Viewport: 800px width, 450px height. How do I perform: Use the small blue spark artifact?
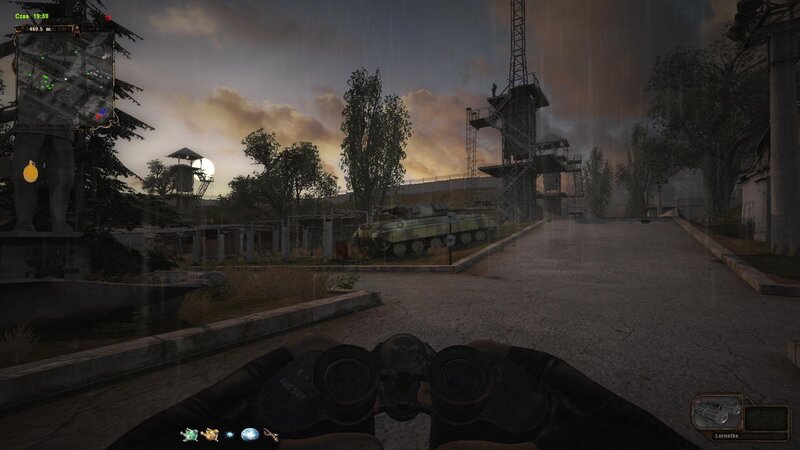pos(230,435)
